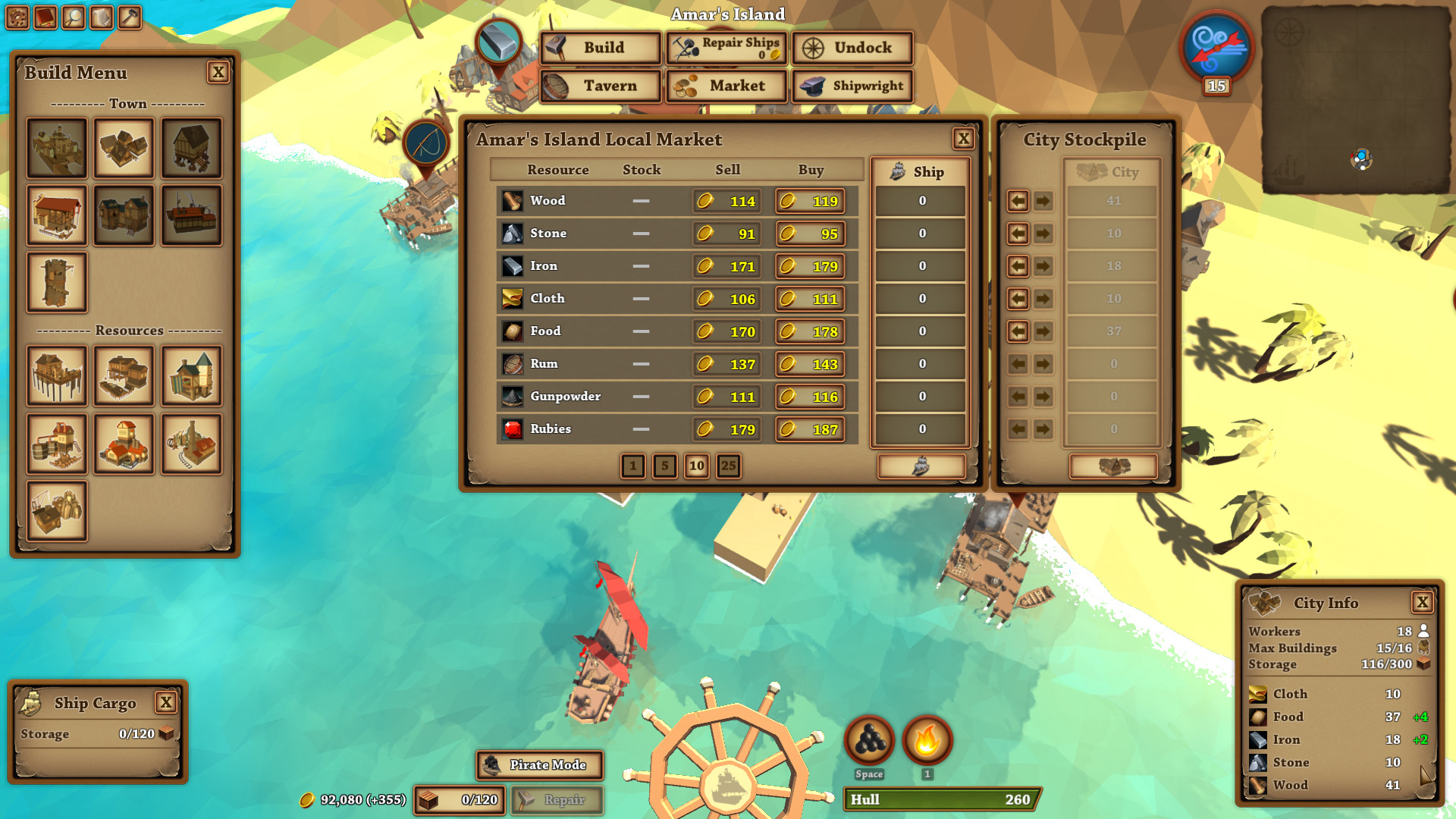Open the Market menu

[x=726, y=86]
